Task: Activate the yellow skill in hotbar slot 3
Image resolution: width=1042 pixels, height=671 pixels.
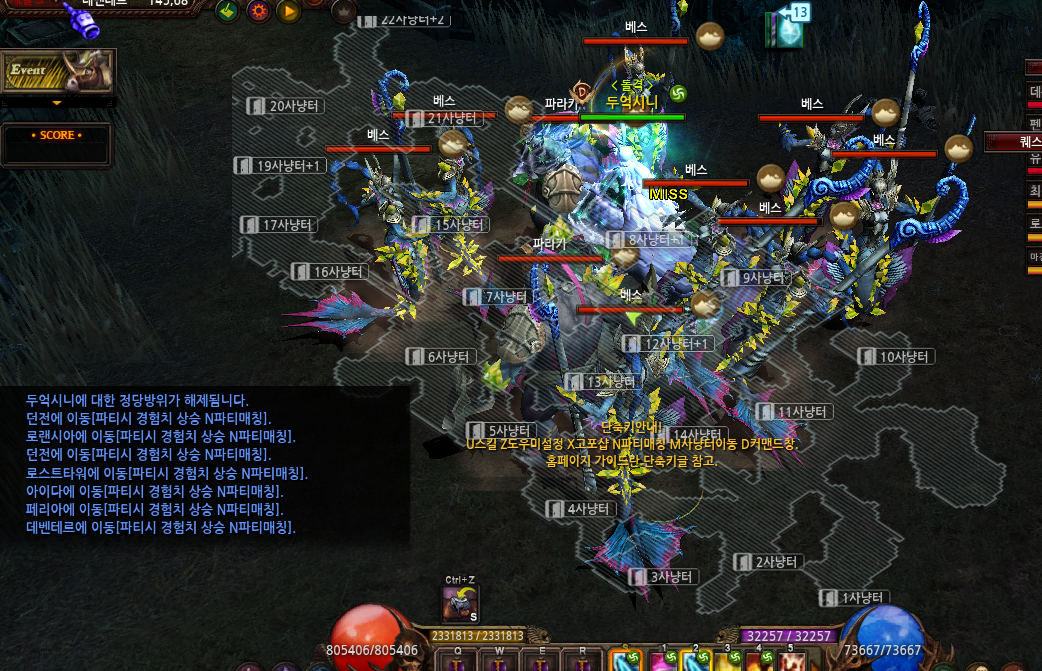Action: pyautogui.click(x=725, y=662)
